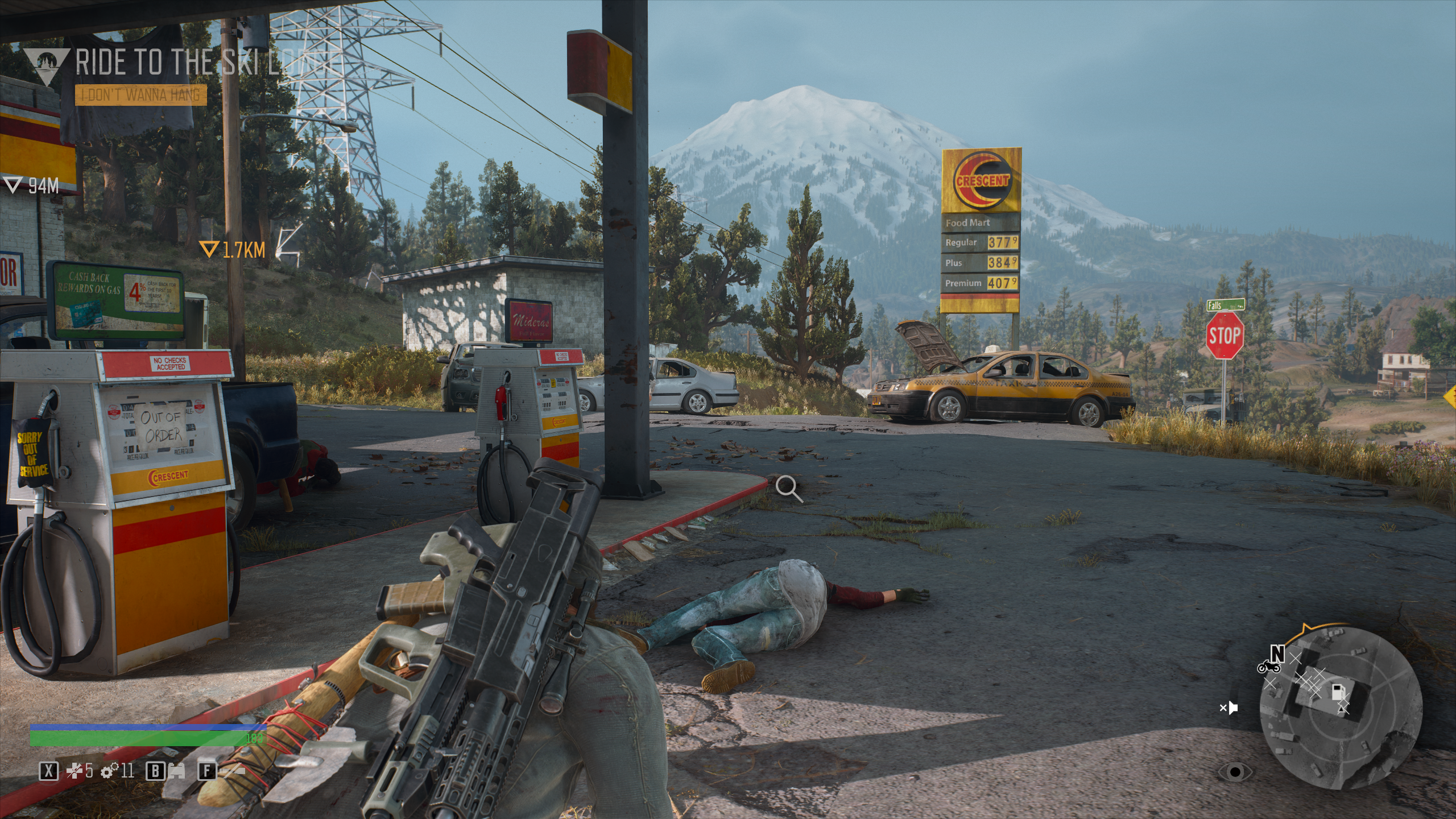Click the muted noise speaker indicator

(x=1229, y=708)
